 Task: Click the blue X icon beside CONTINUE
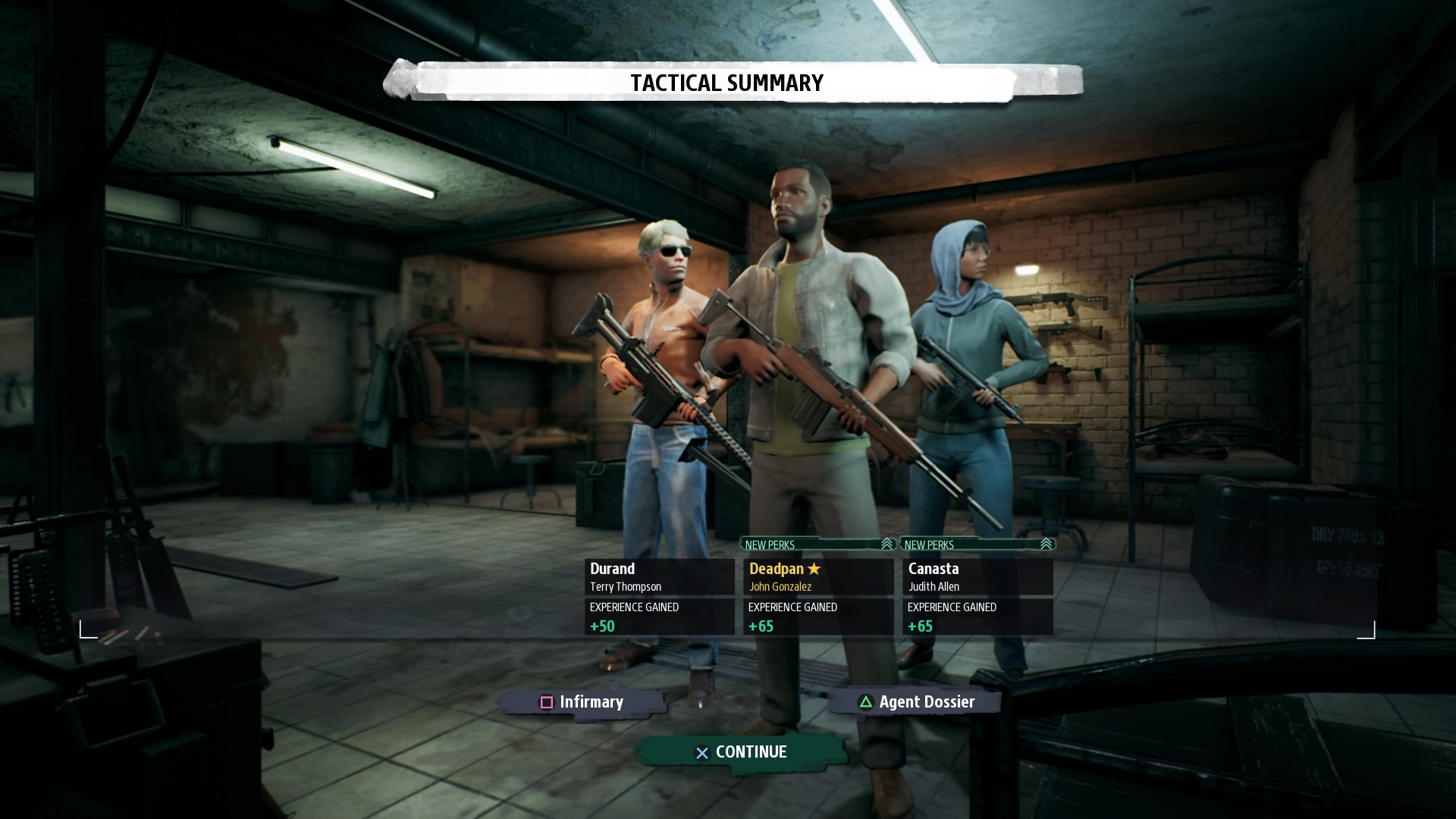701,752
